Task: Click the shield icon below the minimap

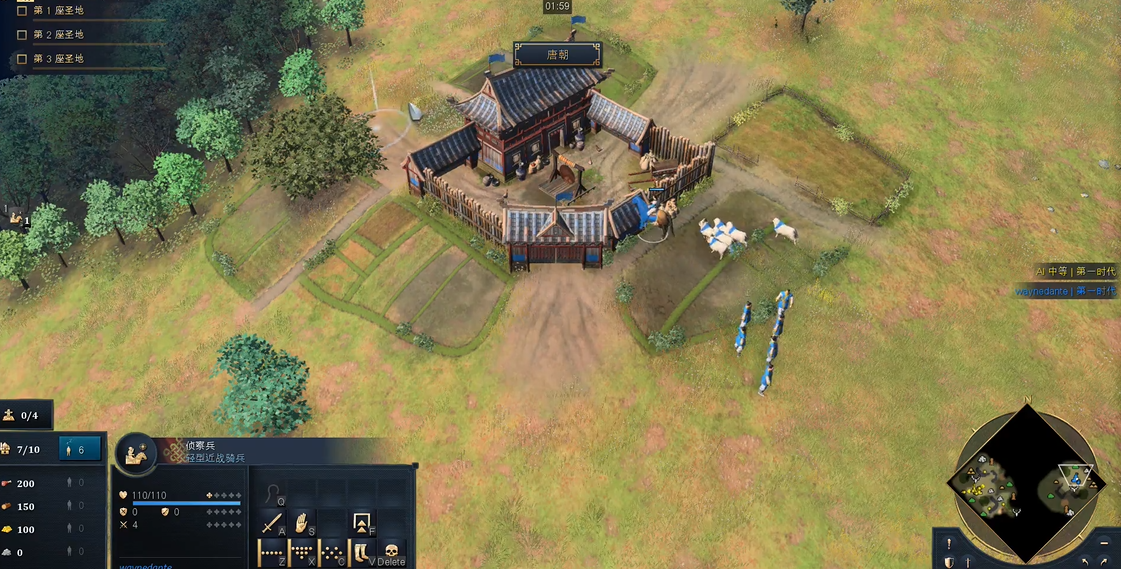Action: (949, 562)
